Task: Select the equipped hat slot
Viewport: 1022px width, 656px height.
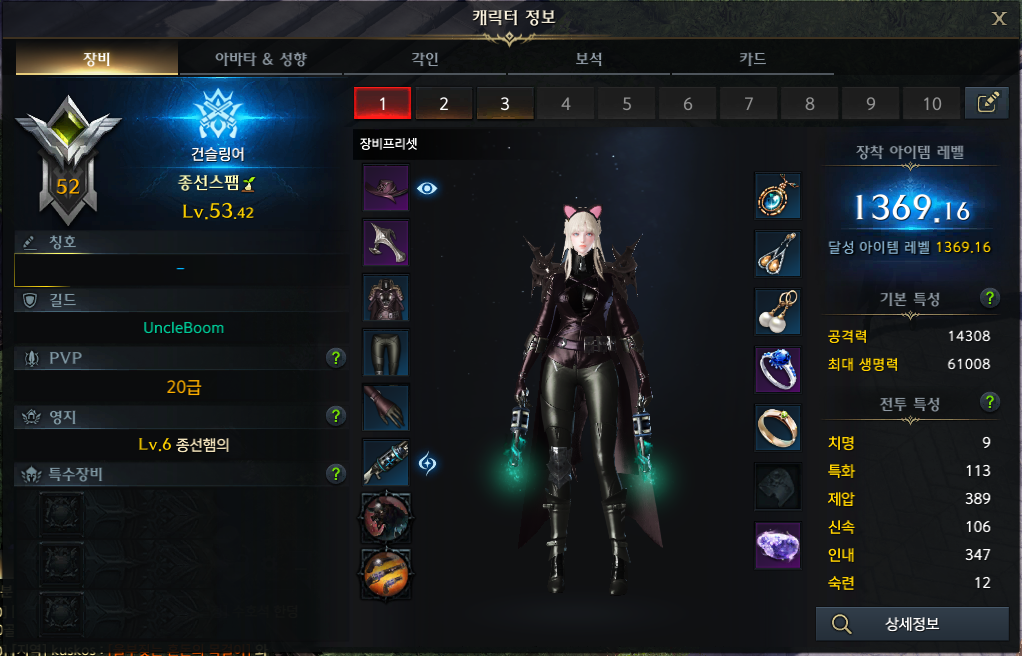Action: [x=385, y=188]
